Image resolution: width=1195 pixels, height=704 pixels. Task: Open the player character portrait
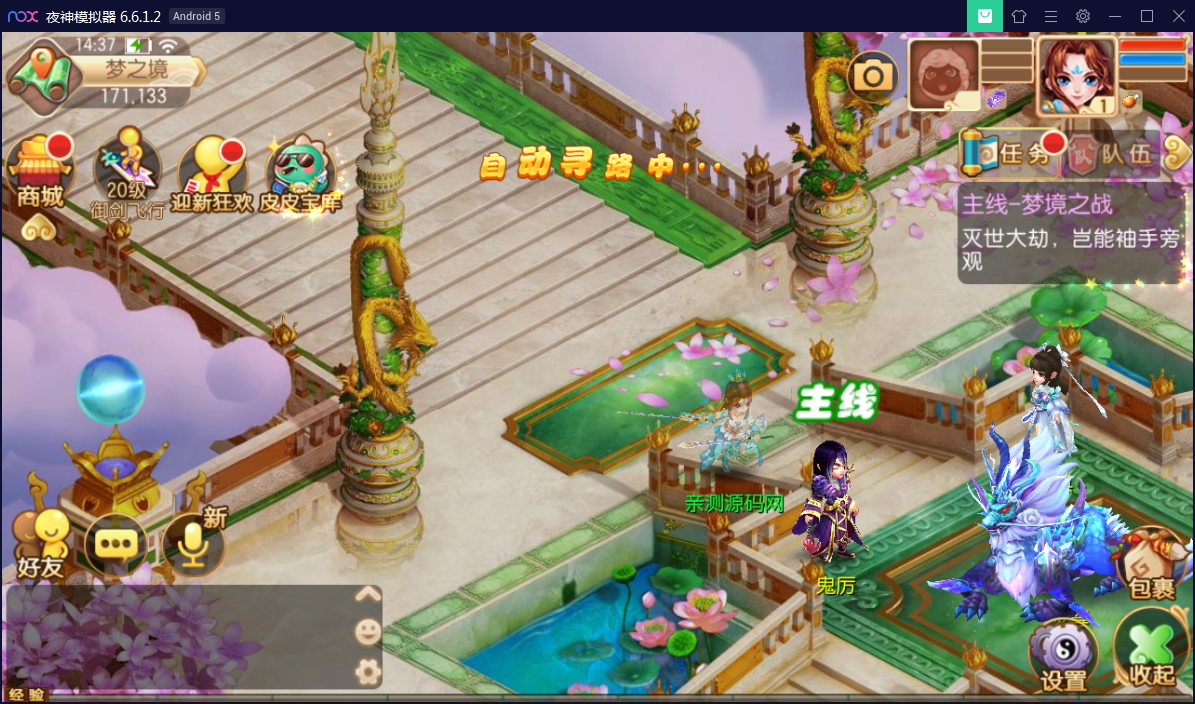coord(1076,75)
